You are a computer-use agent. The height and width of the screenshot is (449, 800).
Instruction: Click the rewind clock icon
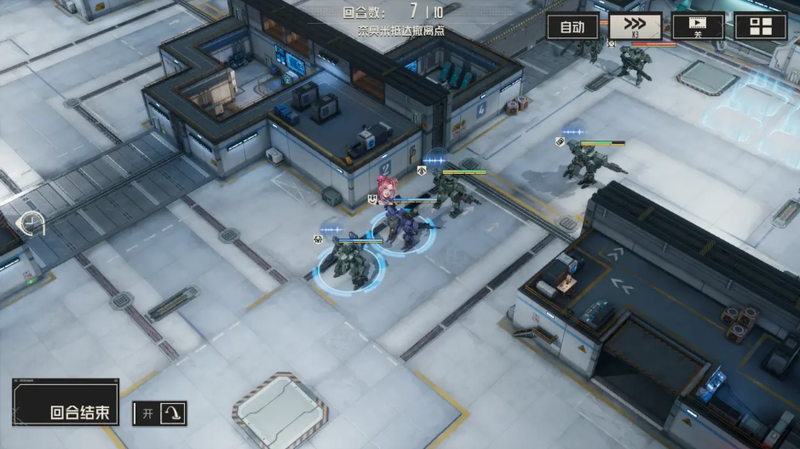[x=33, y=222]
